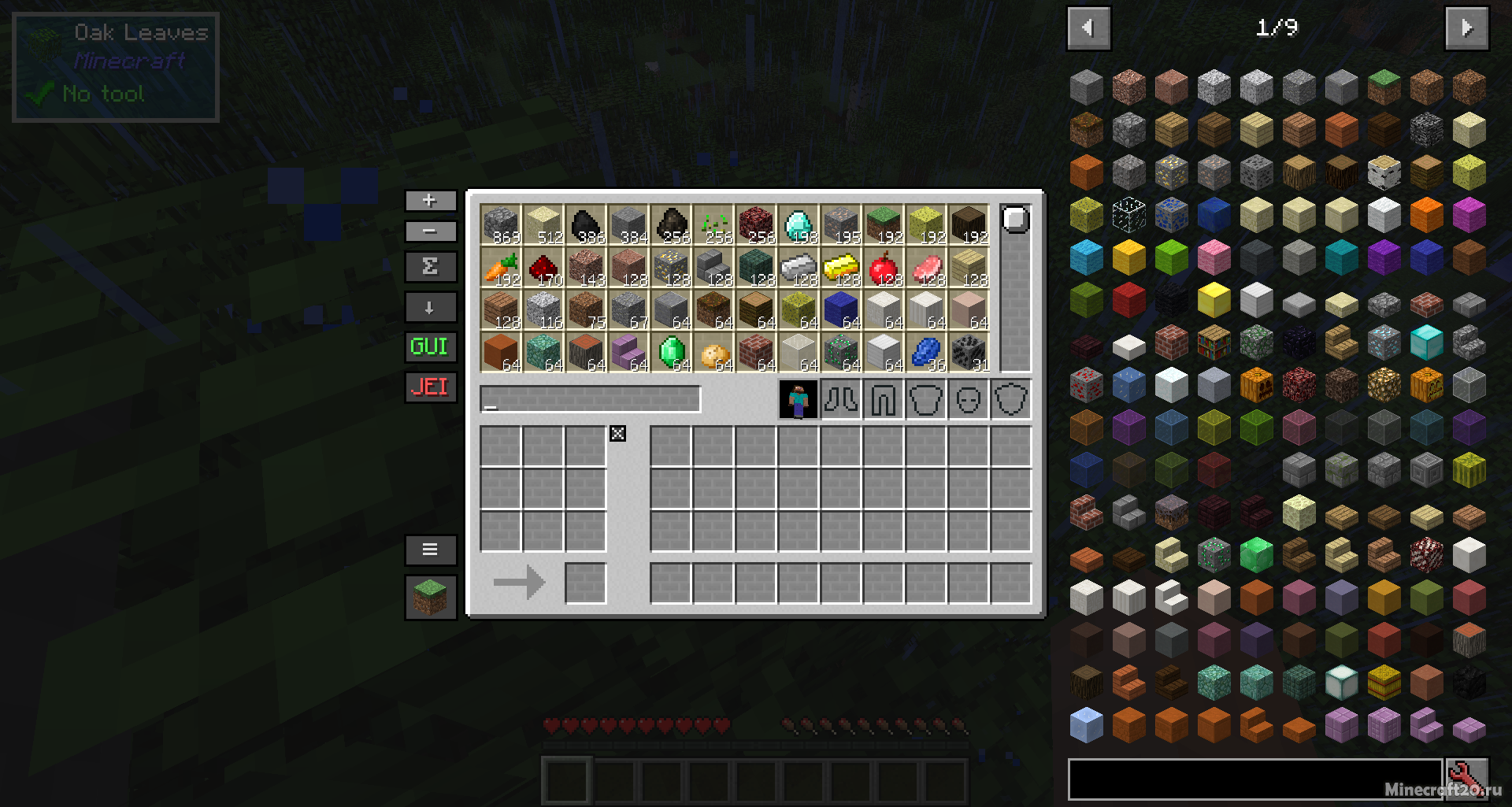Open the player model preview next to armor slots

tap(799, 399)
